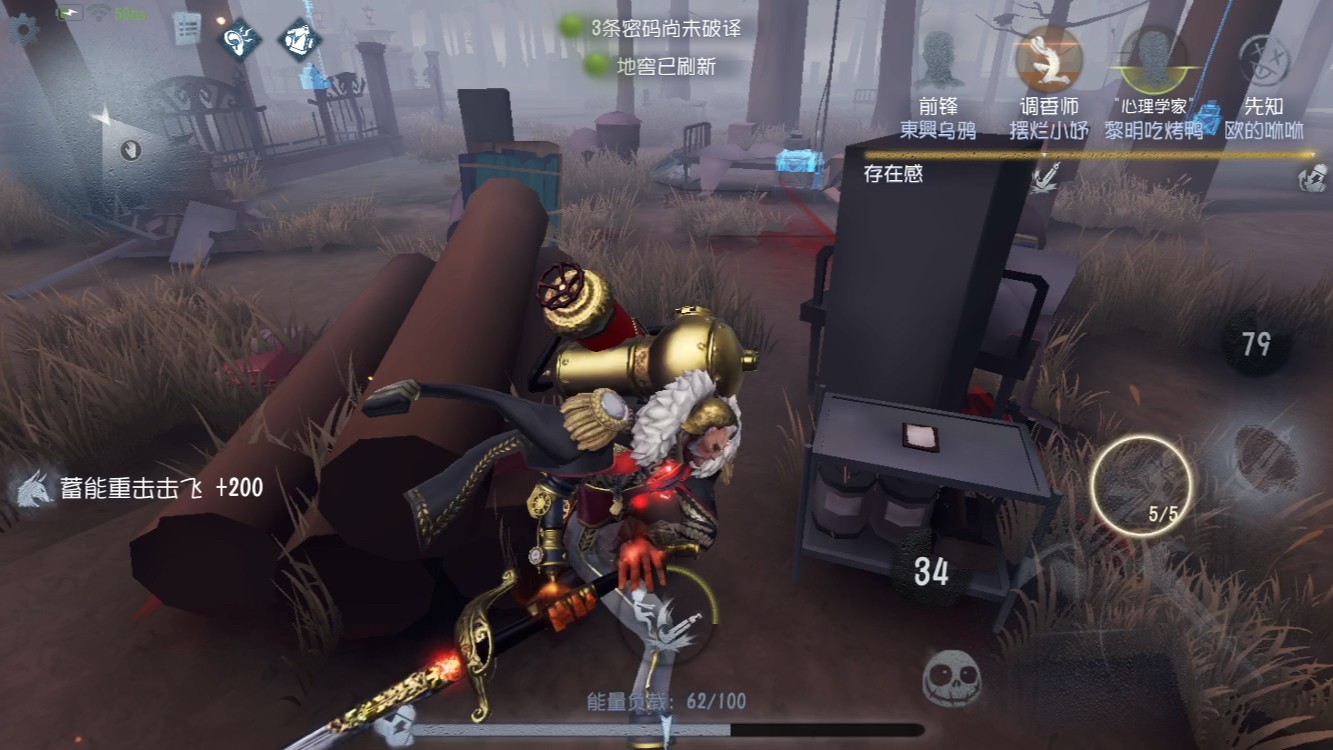
Task: Select 前锋 東興乌鸦's survivor portrait
Action: point(940,60)
